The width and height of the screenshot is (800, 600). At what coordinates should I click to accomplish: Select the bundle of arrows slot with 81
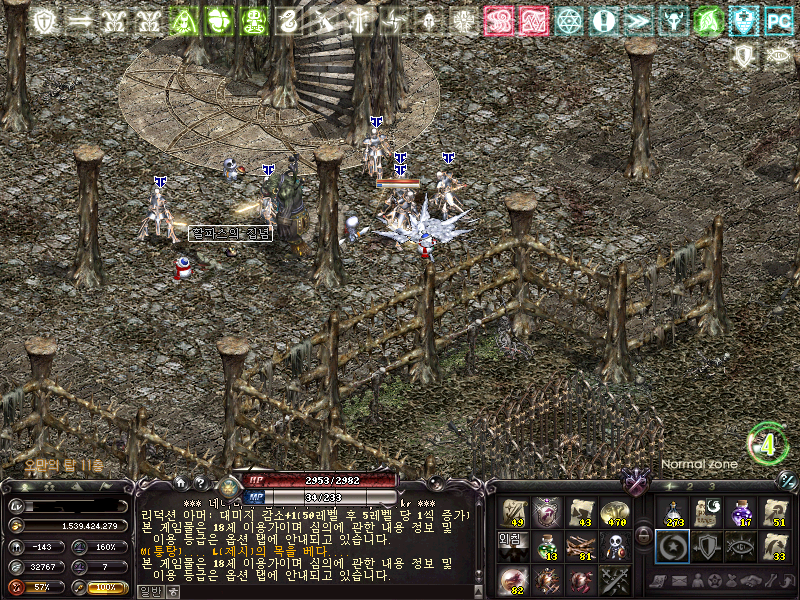pos(581,546)
